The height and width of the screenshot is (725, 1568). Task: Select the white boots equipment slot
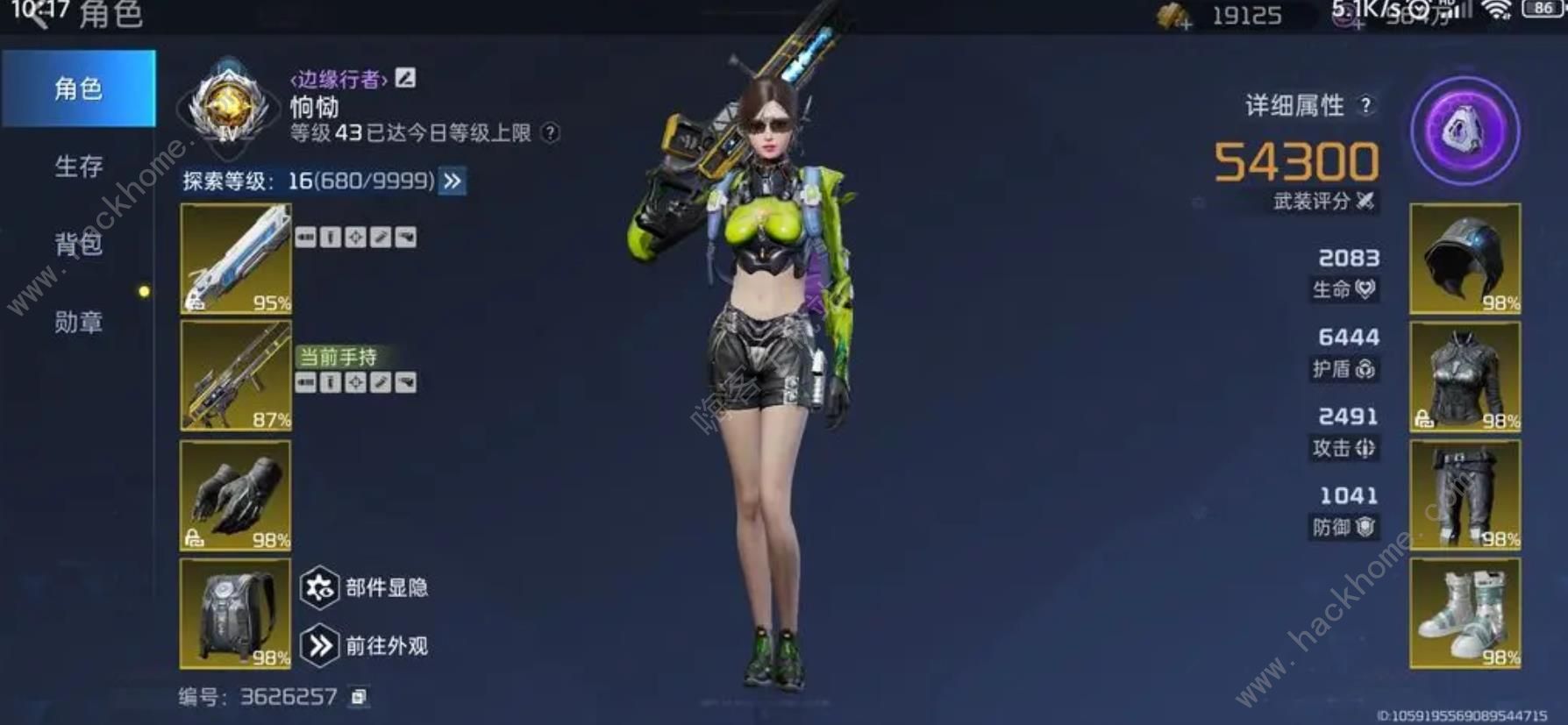(1465, 613)
